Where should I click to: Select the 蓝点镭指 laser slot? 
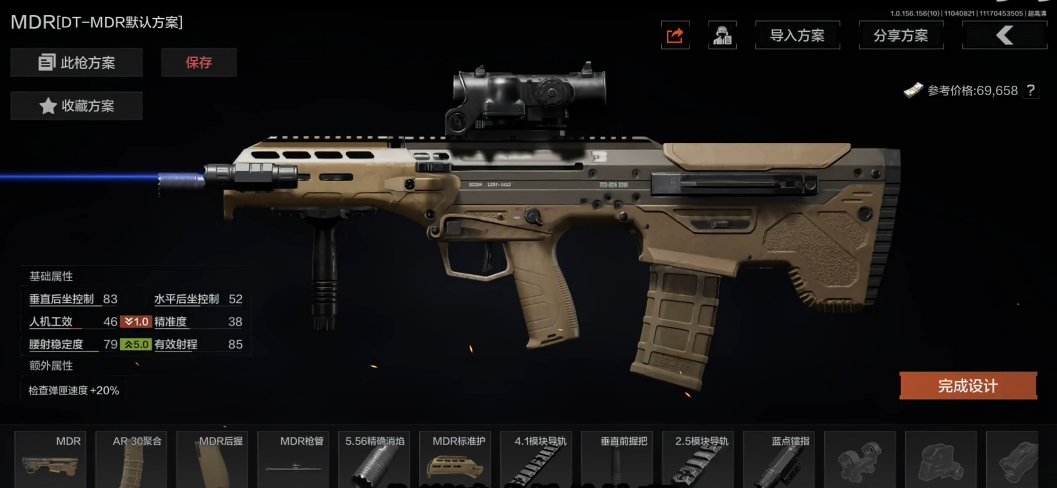pos(779,460)
